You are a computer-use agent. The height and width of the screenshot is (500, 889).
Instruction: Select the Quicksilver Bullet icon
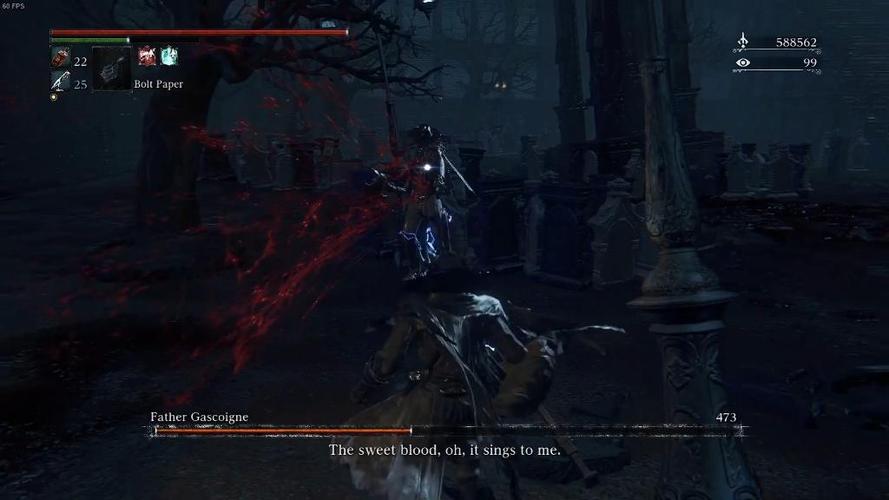tap(59, 83)
